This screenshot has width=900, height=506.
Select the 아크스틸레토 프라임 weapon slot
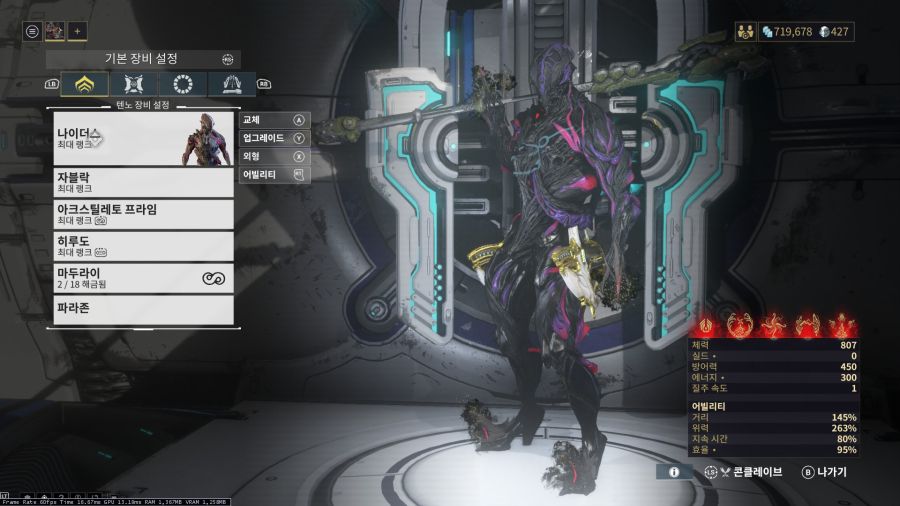click(x=144, y=214)
